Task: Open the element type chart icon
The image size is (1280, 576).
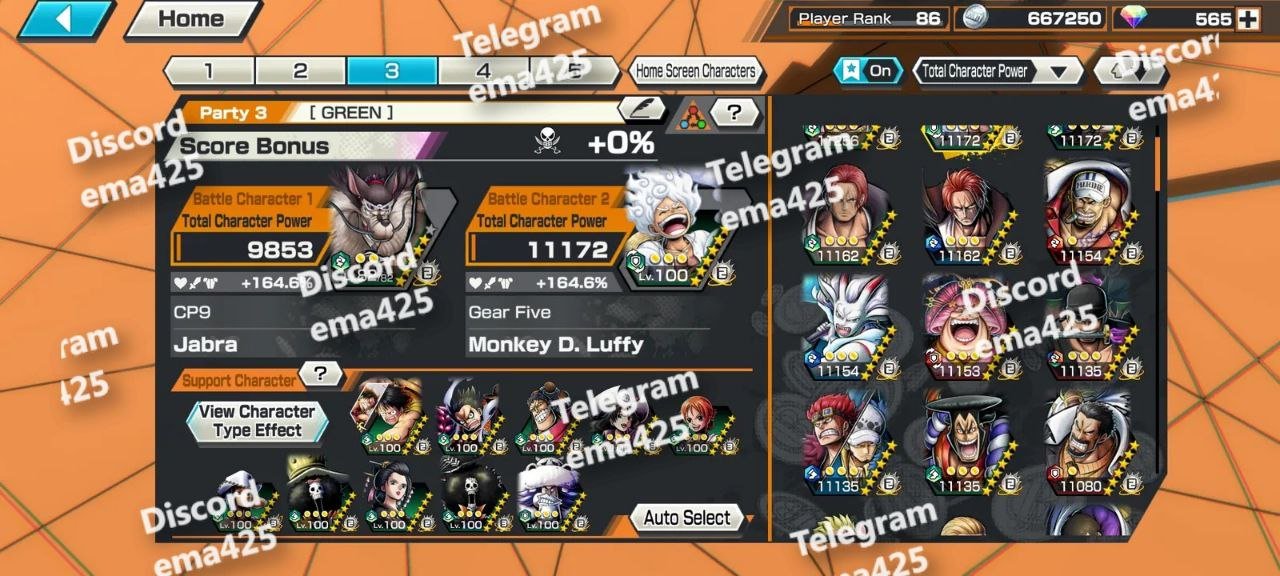Action: (692, 114)
